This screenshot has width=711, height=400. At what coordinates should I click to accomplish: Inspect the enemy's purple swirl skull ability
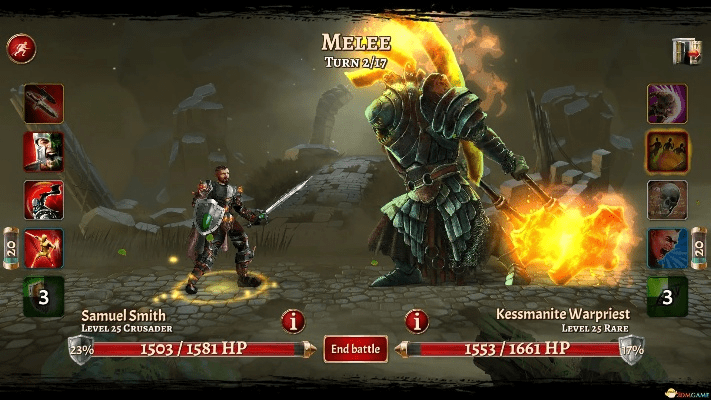click(667, 103)
